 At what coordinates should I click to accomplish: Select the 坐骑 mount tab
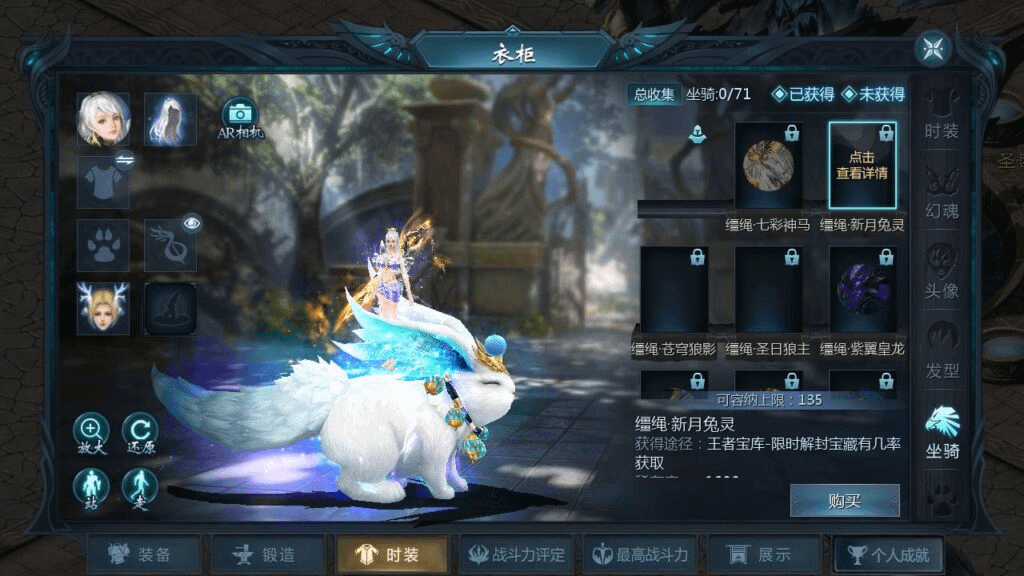pos(941,432)
